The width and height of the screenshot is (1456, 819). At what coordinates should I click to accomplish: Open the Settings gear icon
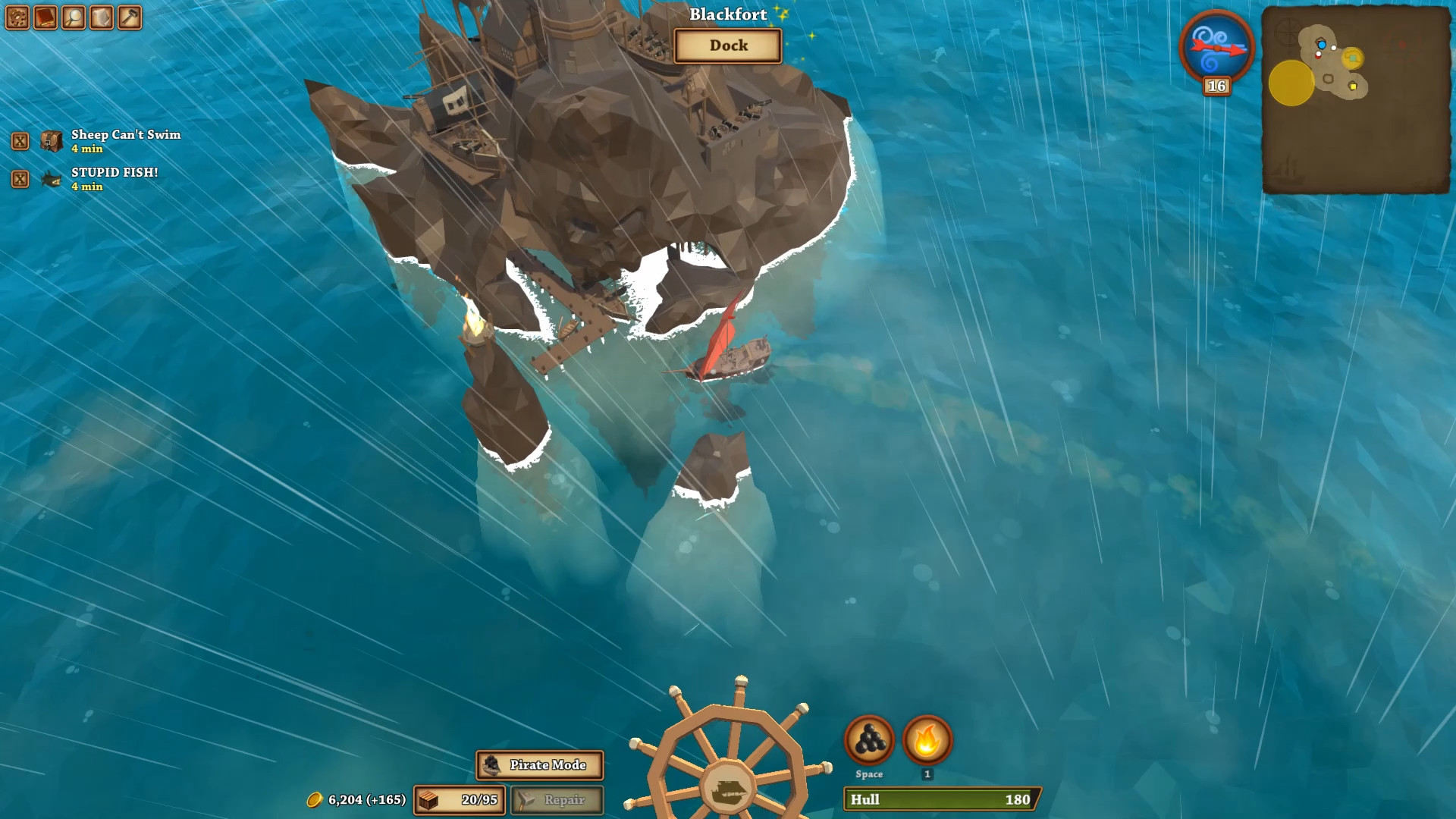[17, 17]
